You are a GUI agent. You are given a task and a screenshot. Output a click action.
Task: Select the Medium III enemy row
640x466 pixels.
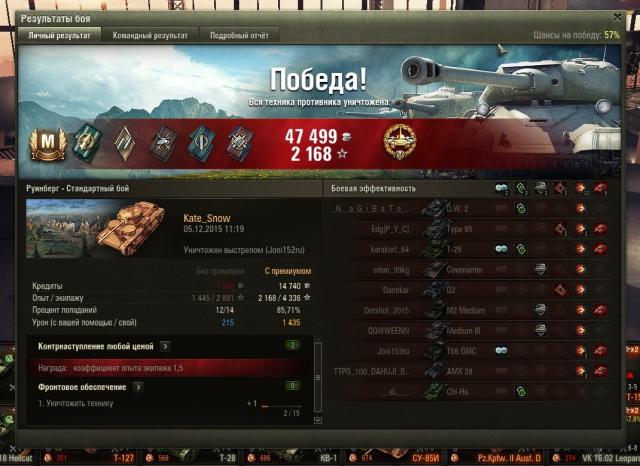470,330
